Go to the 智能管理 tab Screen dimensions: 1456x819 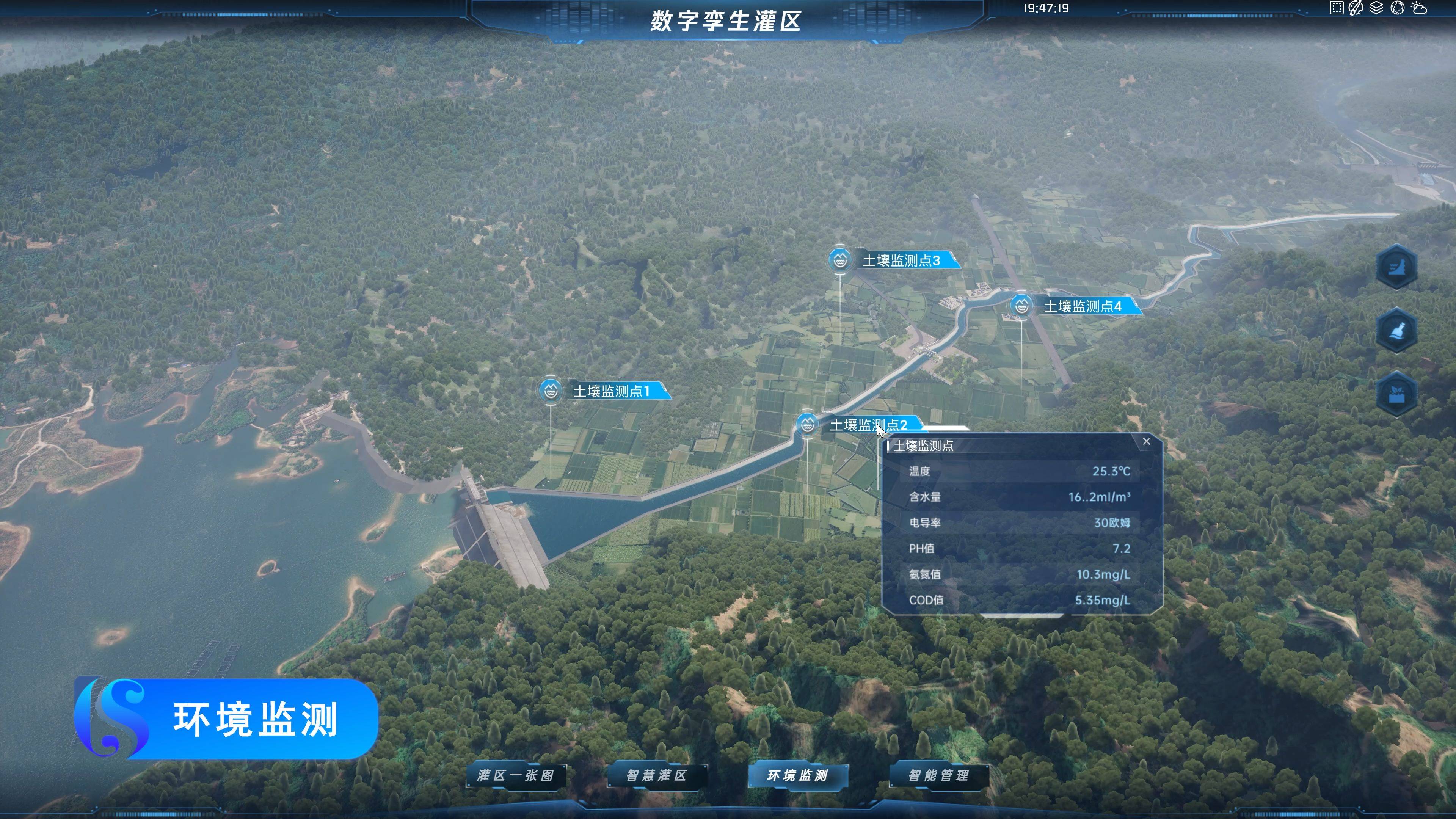tap(939, 775)
